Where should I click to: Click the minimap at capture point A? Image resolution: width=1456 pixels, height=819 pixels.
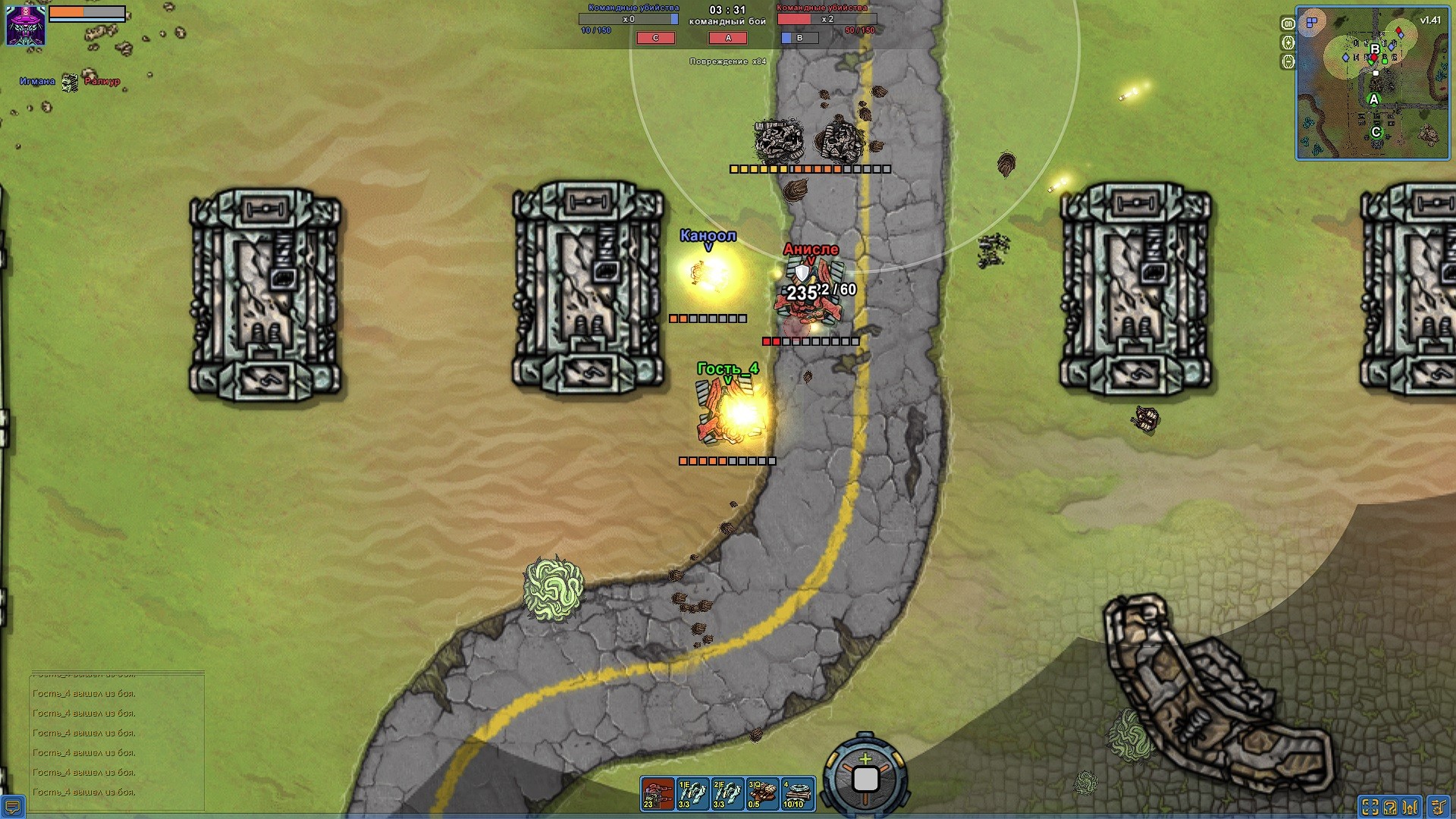[1373, 99]
